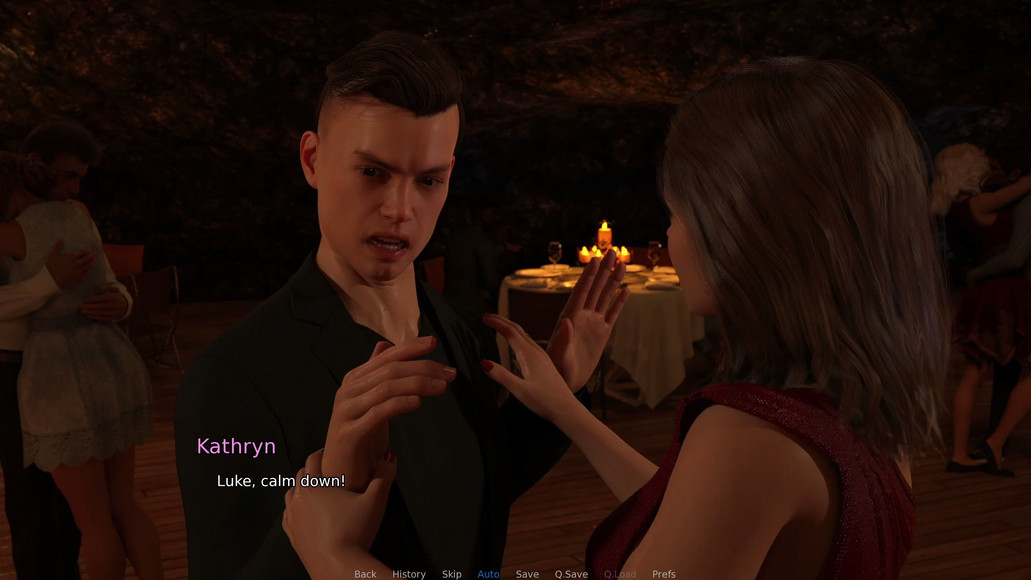Go back to the previous line
The image size is (1031, 580).
pyautogui.click(x=365, y=574)
